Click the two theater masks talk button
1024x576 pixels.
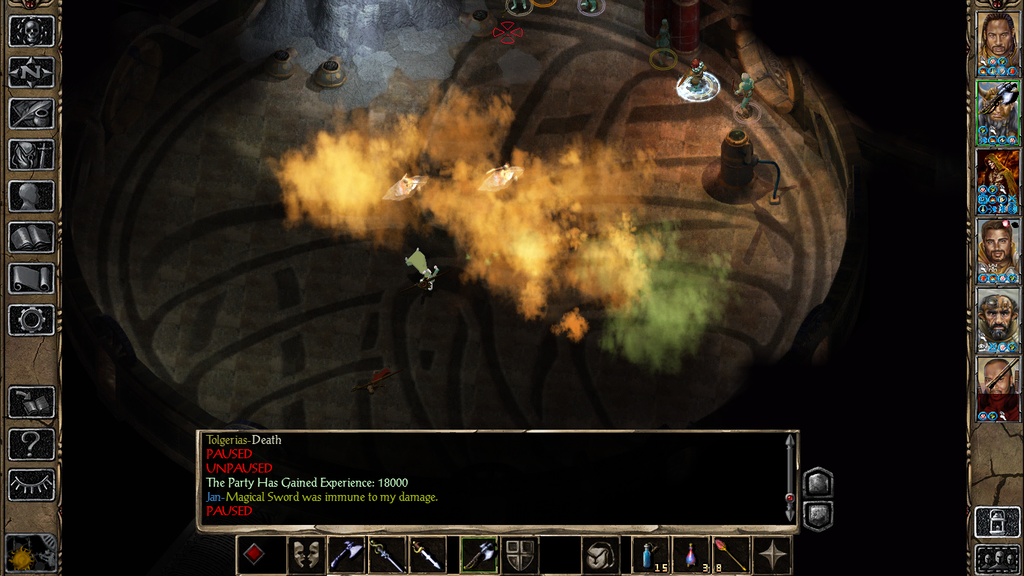coord(306,555)
